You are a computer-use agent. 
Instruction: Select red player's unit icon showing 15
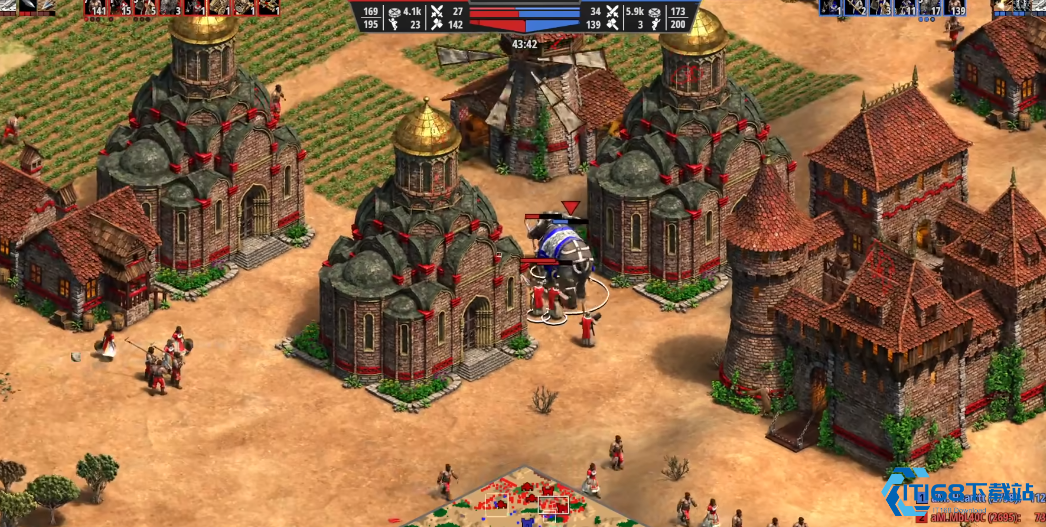point(122,8)
